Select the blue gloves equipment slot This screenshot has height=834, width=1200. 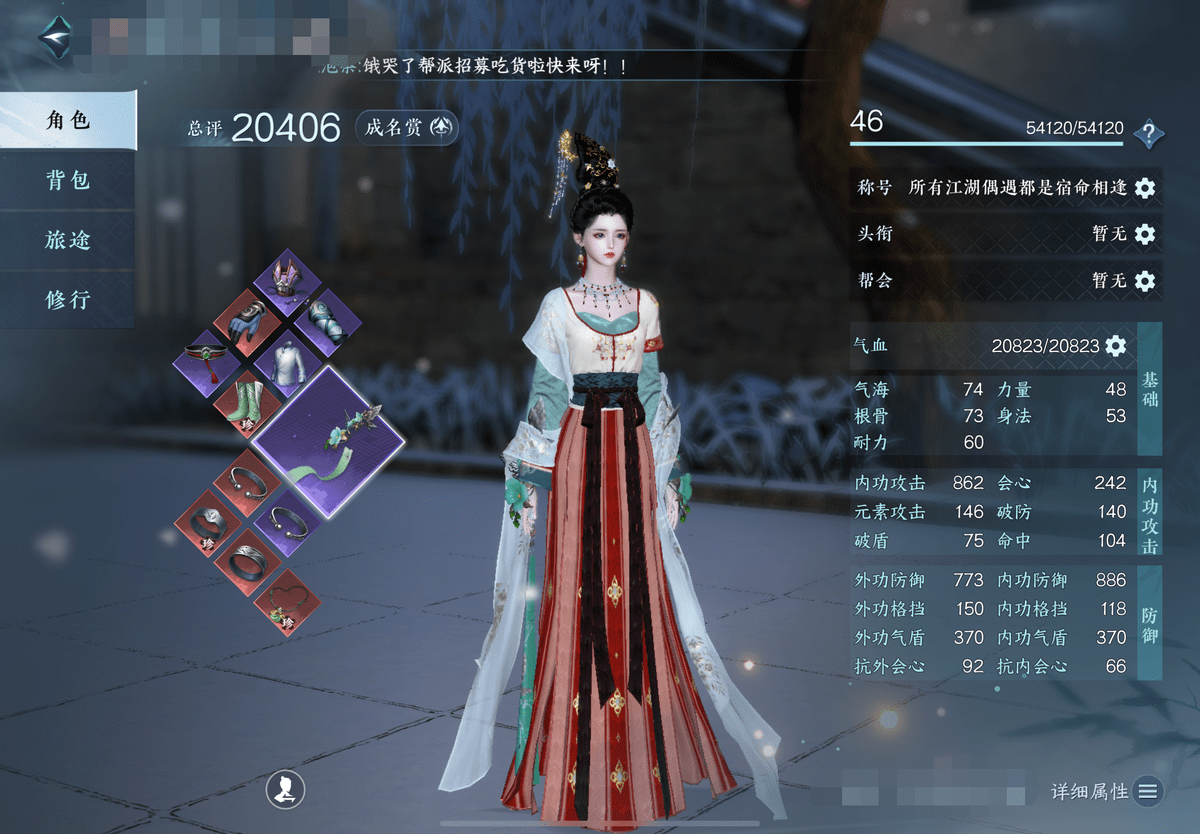click(248, 320)
